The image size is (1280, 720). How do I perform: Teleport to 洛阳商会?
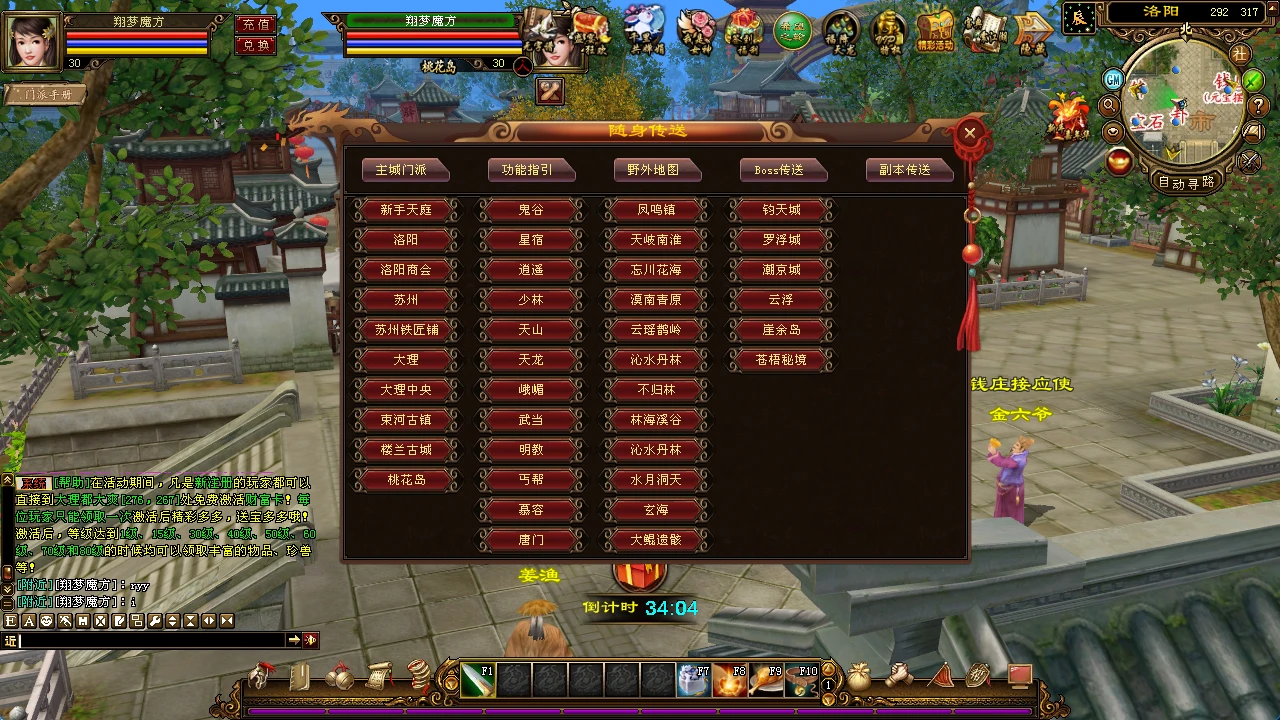(x=406, y=270)
